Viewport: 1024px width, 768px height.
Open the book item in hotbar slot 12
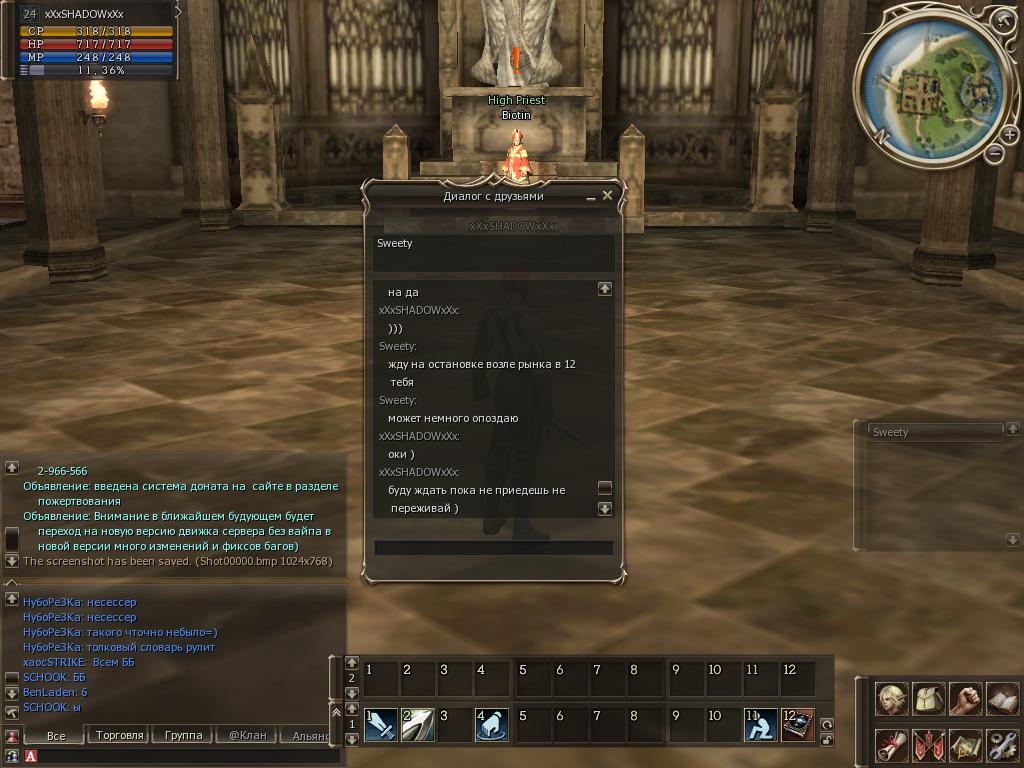(797, 724)
